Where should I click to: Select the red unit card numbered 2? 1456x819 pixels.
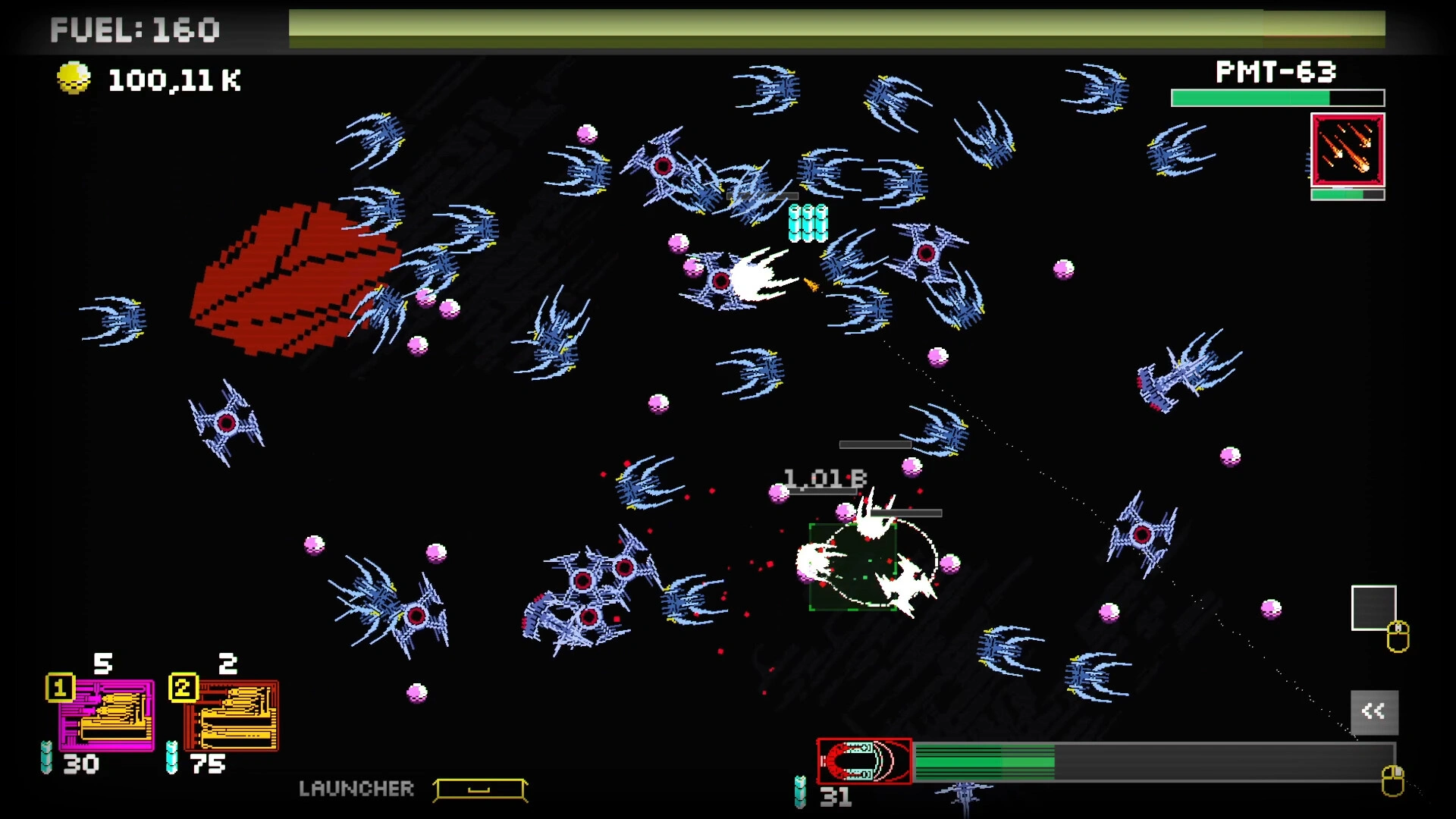(x=232, y=715)
